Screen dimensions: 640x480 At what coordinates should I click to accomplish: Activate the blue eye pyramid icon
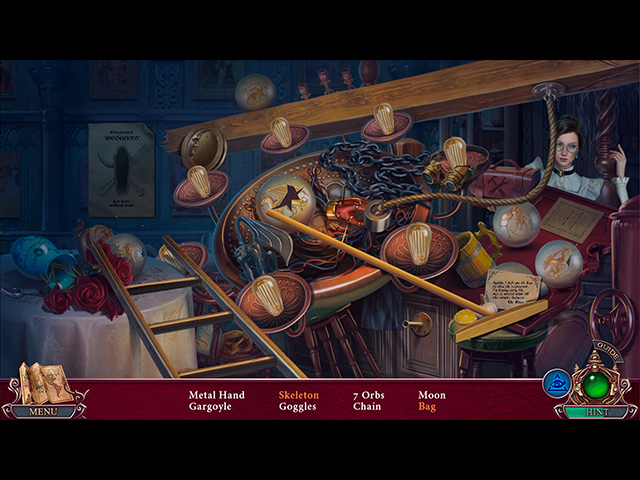coord(556,383)
